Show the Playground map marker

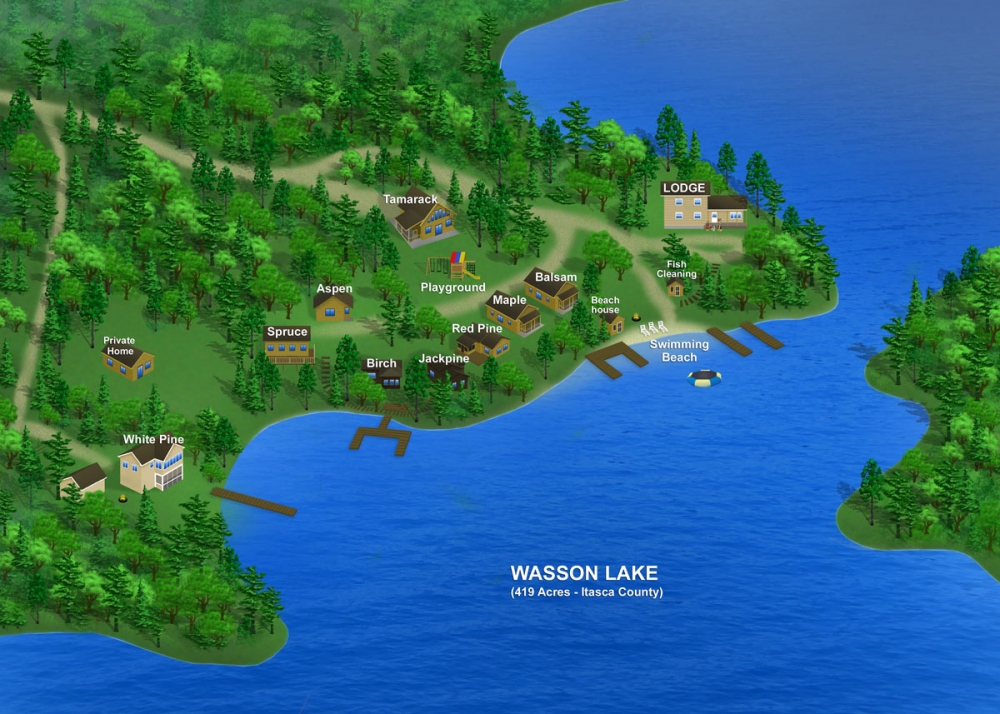coord(453,288)
